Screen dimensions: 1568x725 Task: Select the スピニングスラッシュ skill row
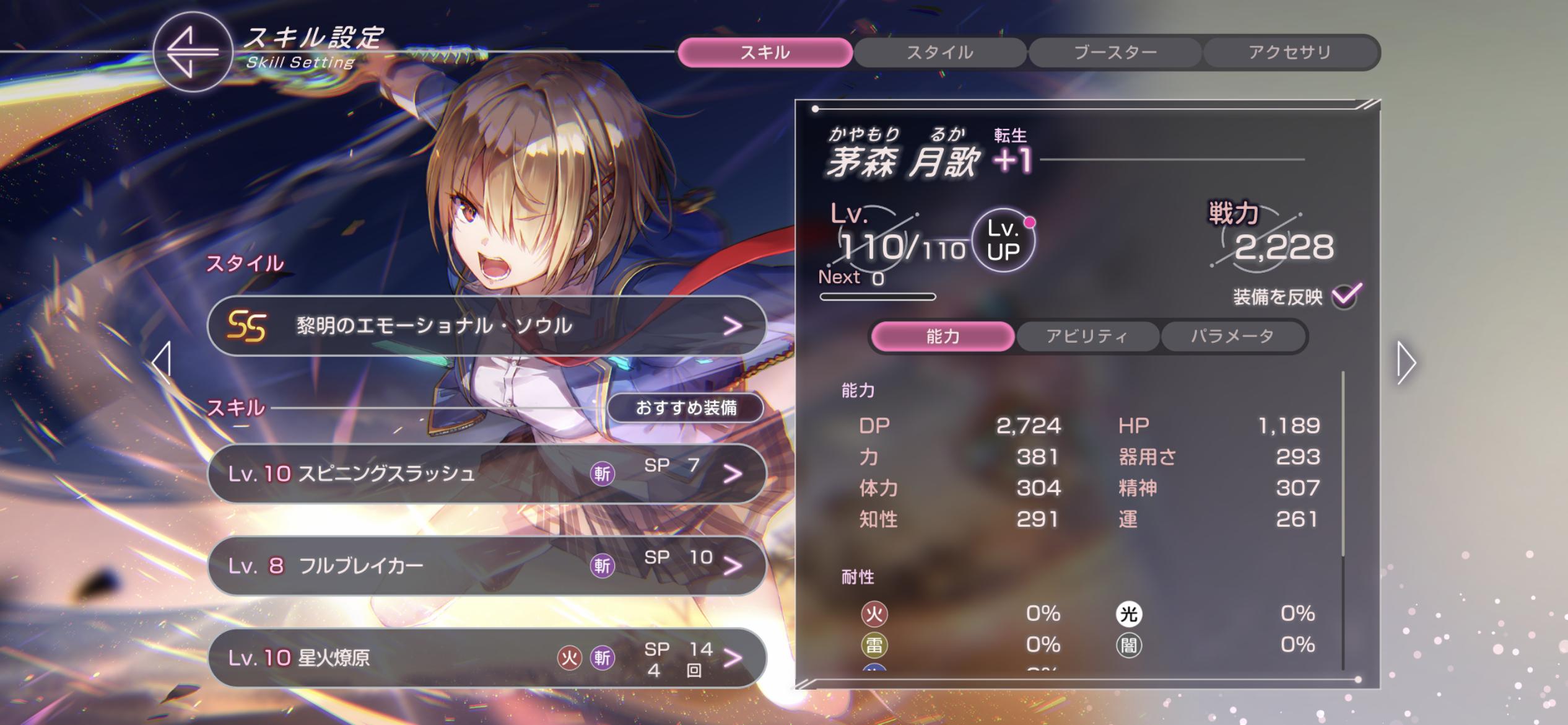click(487, 473)
